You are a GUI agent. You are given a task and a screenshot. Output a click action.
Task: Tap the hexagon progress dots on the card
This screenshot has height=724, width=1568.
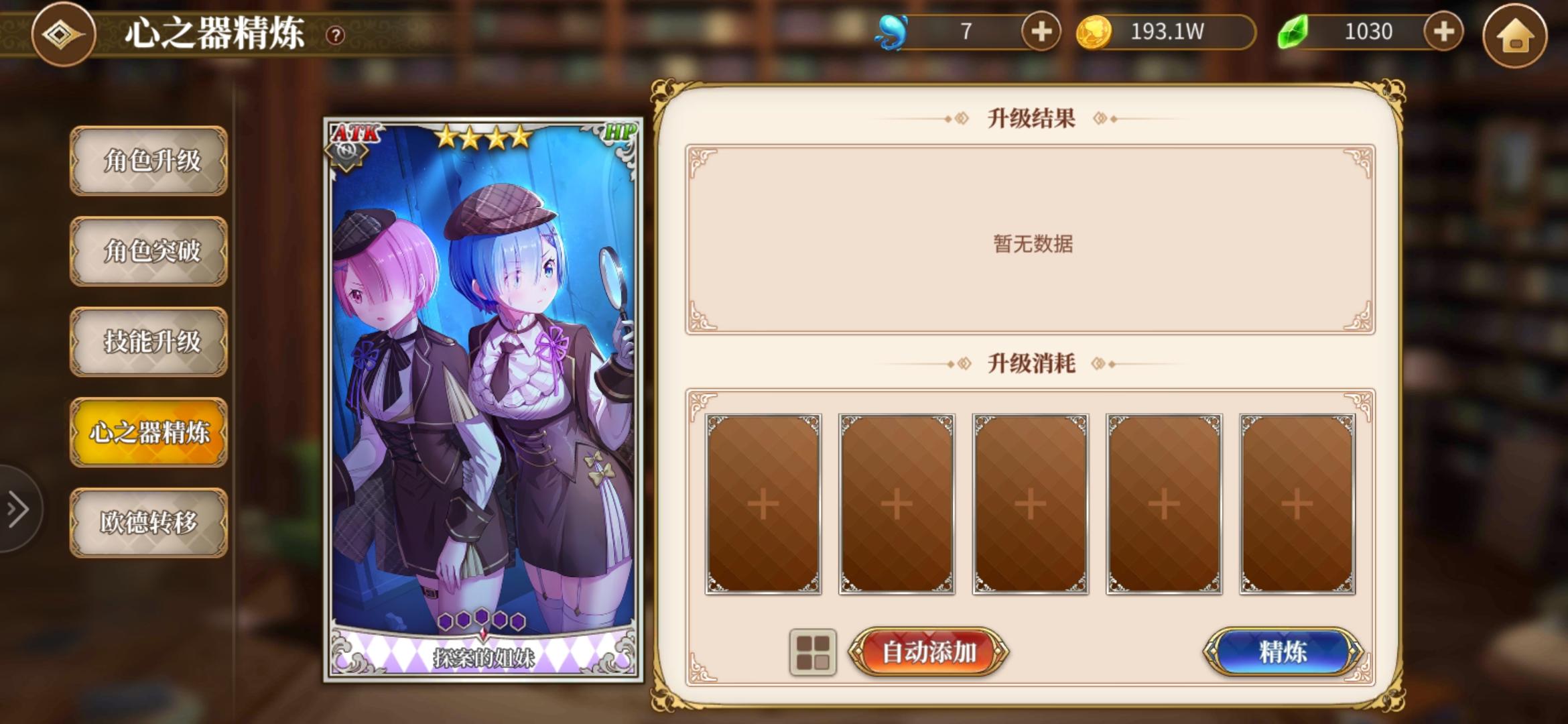tap(484, 621)
